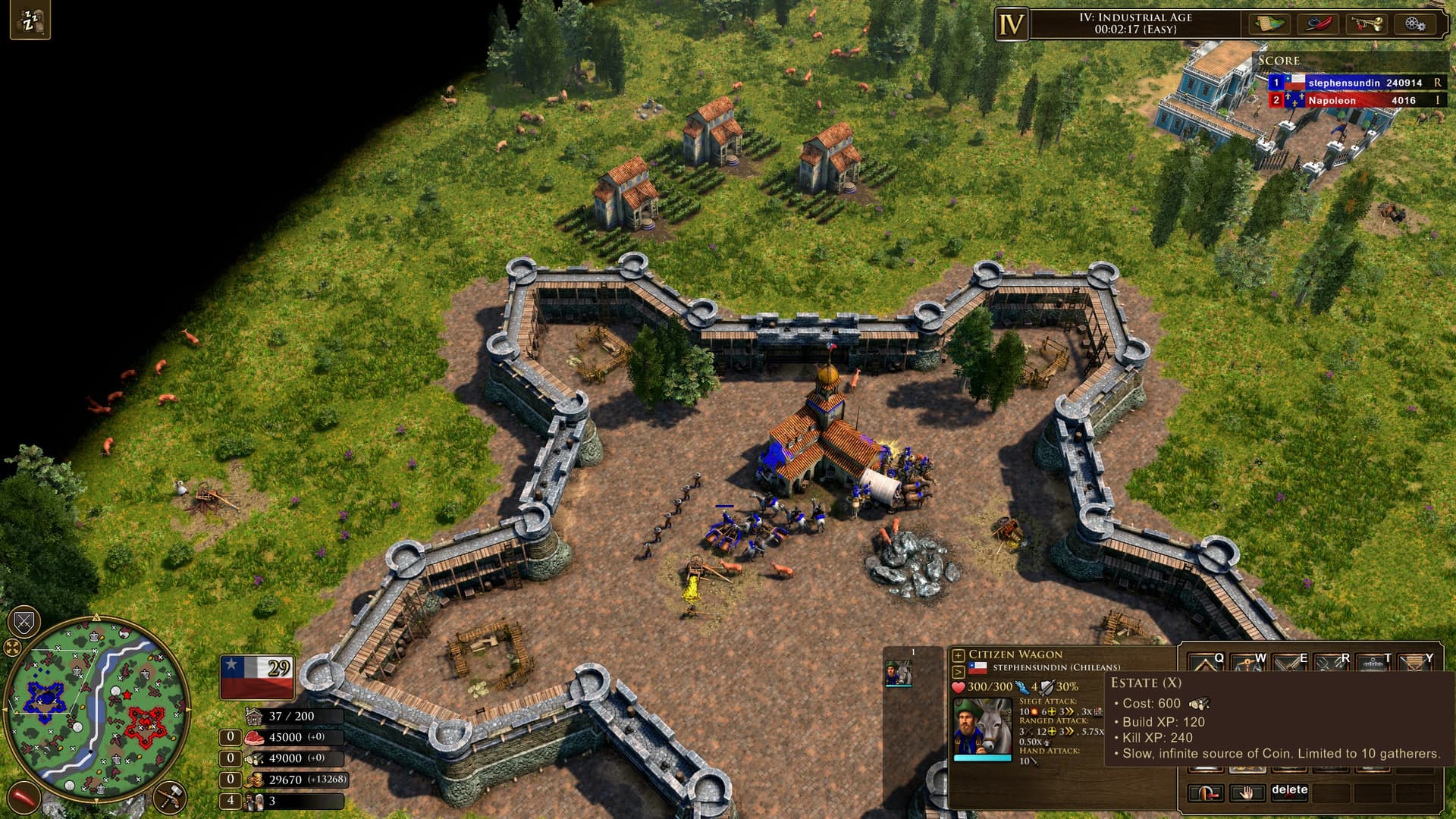The width and height of the screenshot is (1456, 819).
Task: Open the Chilean home city flag
Action: click(257, 676)
